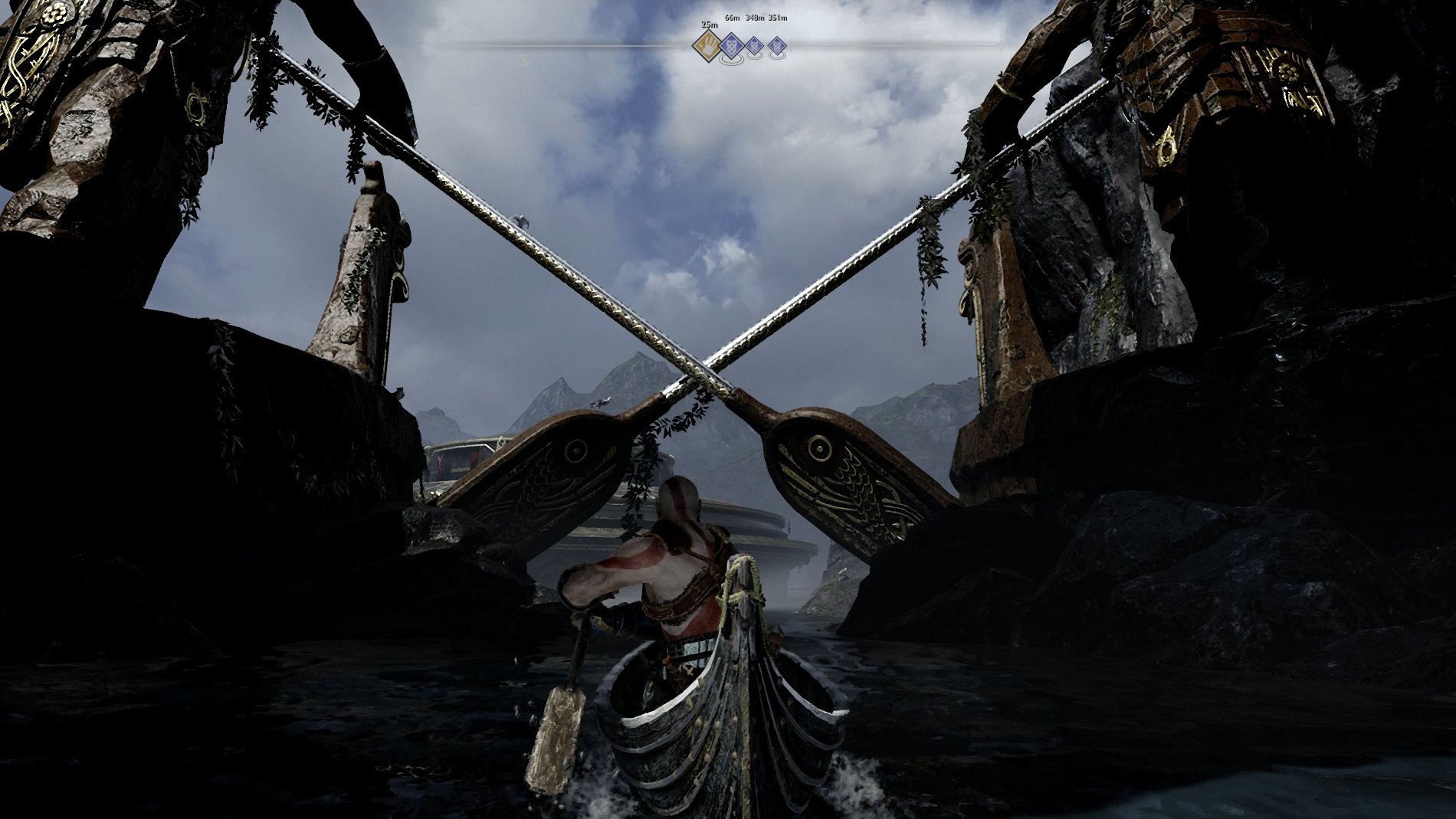Viewport: 1456px width, 819px height.
Task: Select the yellow hand quest marker
Action: [707, 46]
